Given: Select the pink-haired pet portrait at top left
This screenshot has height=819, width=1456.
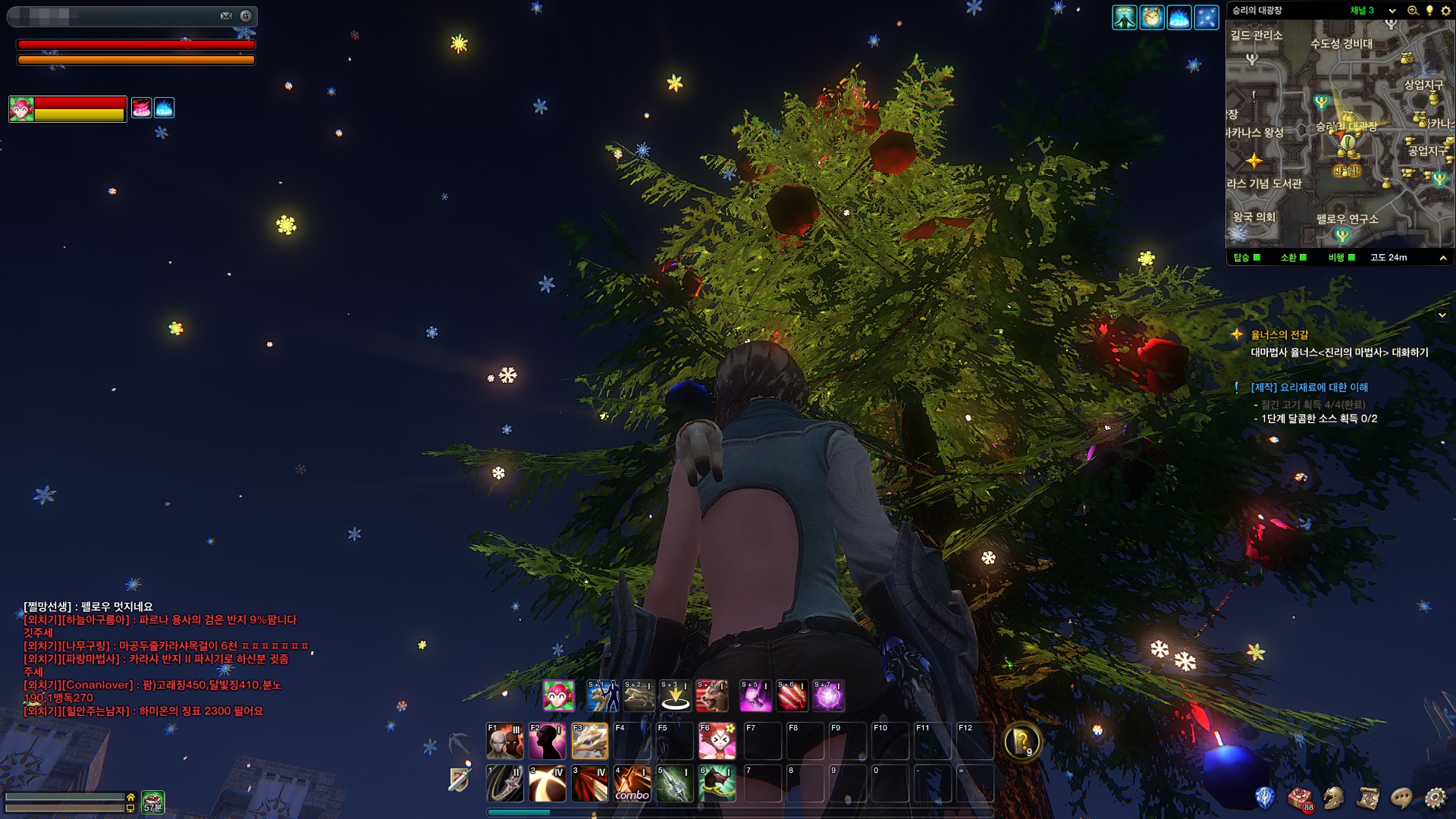Looking at the screenshot, I should pos(21,109).
